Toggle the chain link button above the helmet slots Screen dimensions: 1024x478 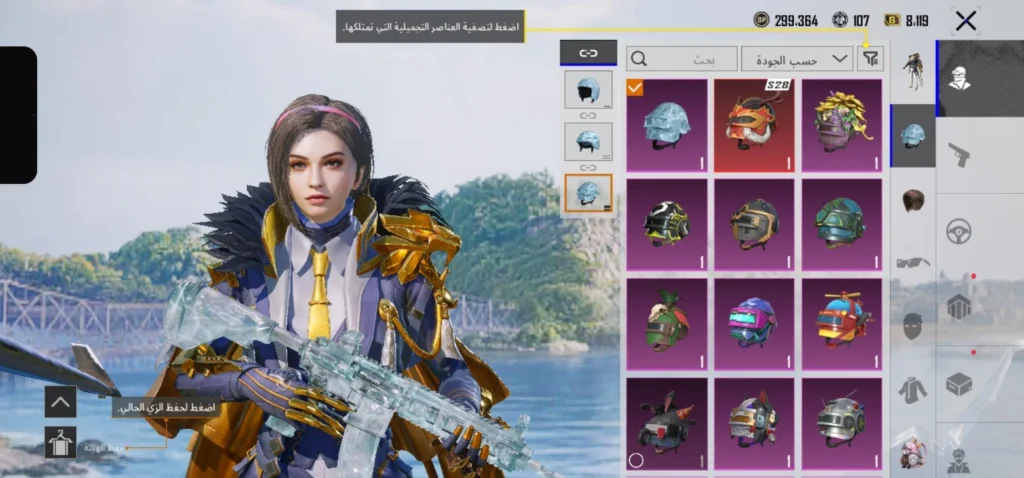pyautogui.click(x=587, y=54)
